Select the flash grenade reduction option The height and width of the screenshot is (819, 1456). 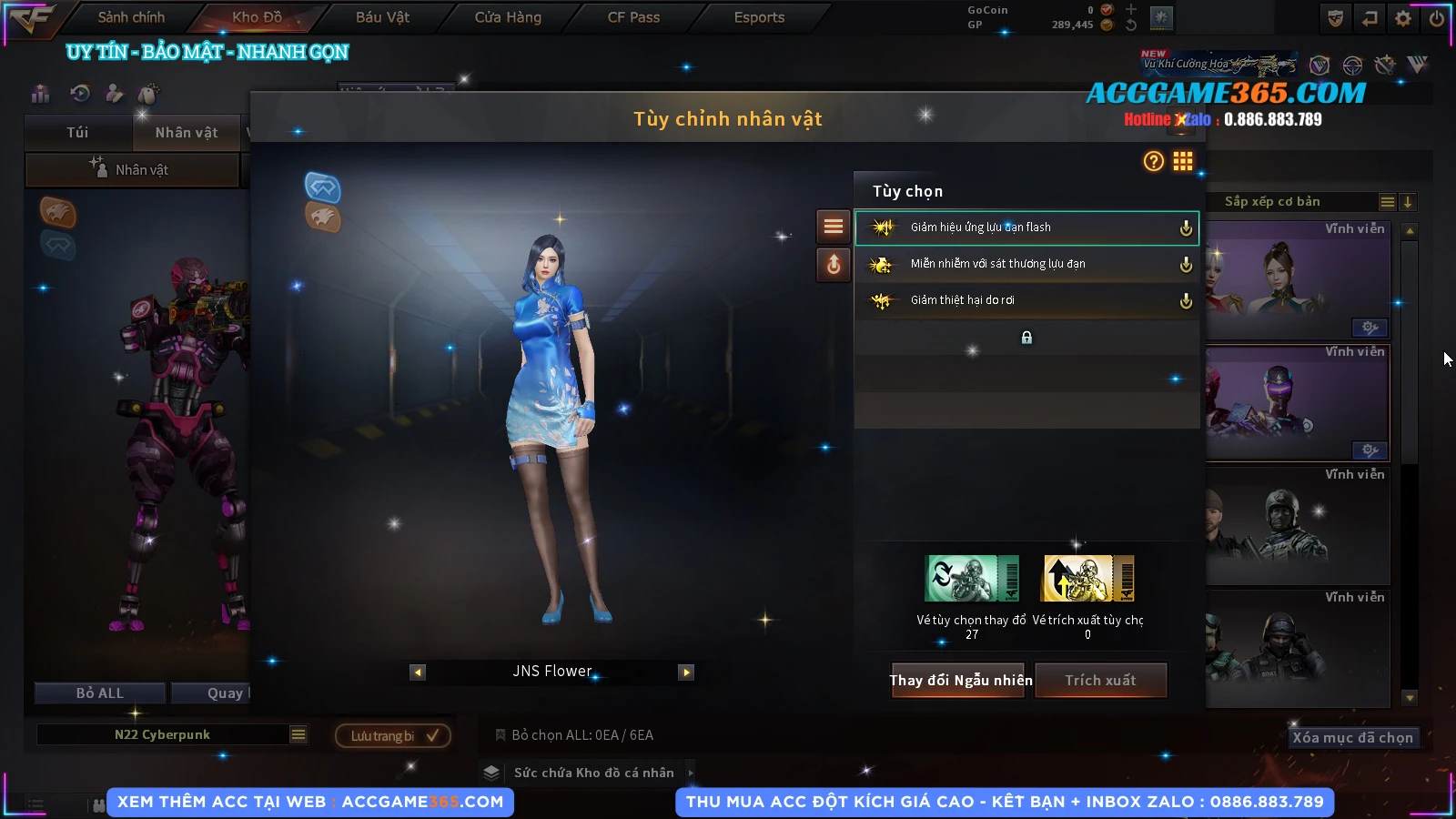1026,227
